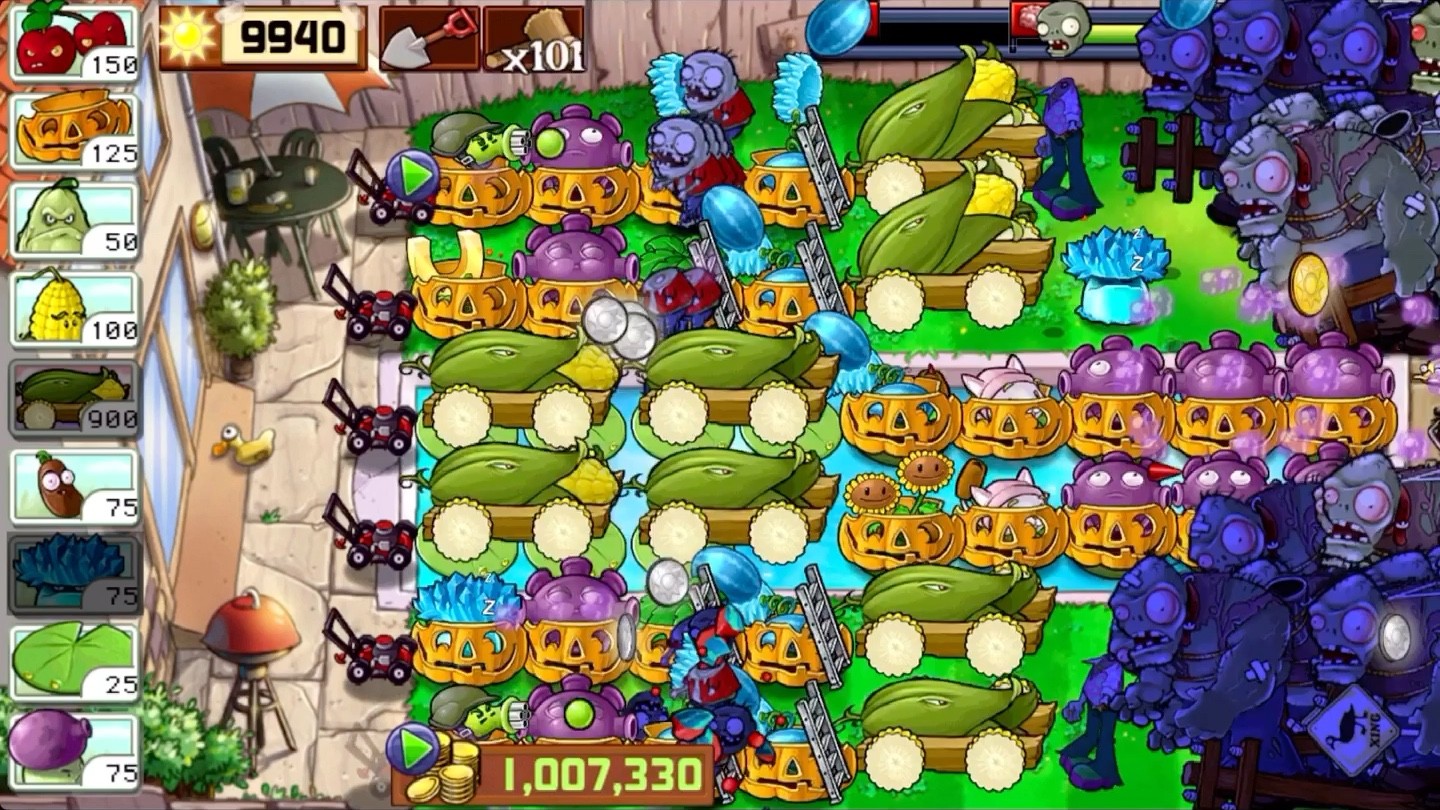Select the Cherry Bomb seed packet

(x=70, y=40)
